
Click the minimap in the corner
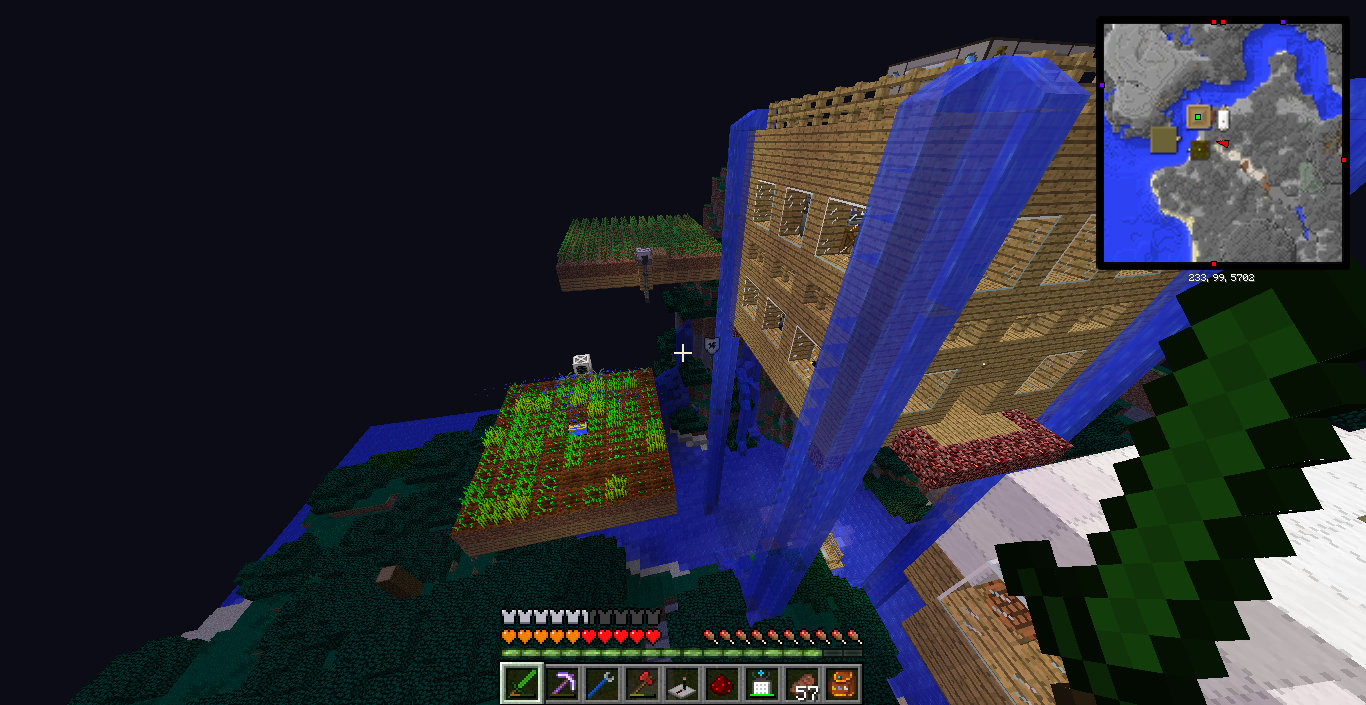[1223, 143]
